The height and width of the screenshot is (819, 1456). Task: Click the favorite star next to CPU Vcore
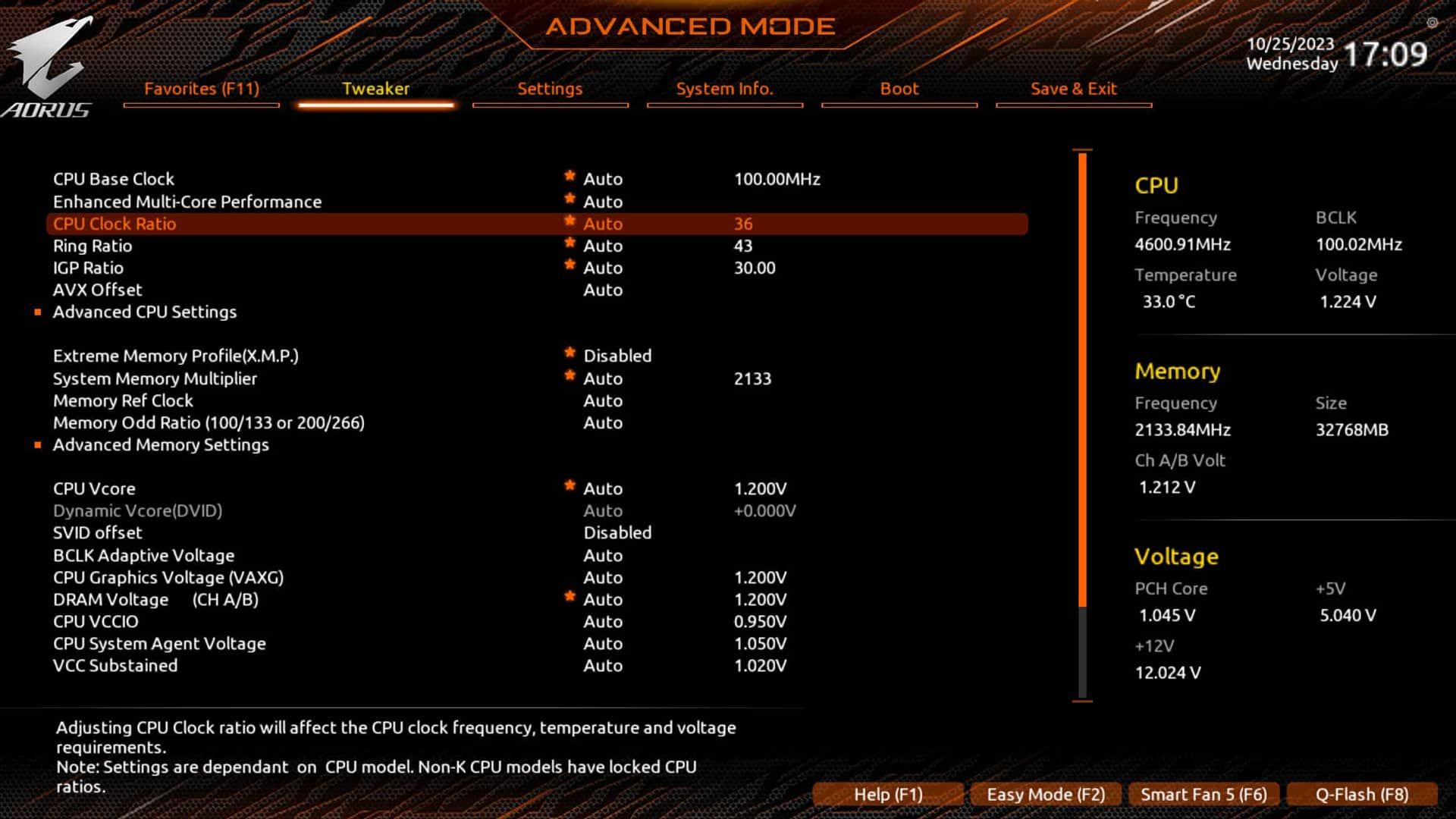(569, 485)
